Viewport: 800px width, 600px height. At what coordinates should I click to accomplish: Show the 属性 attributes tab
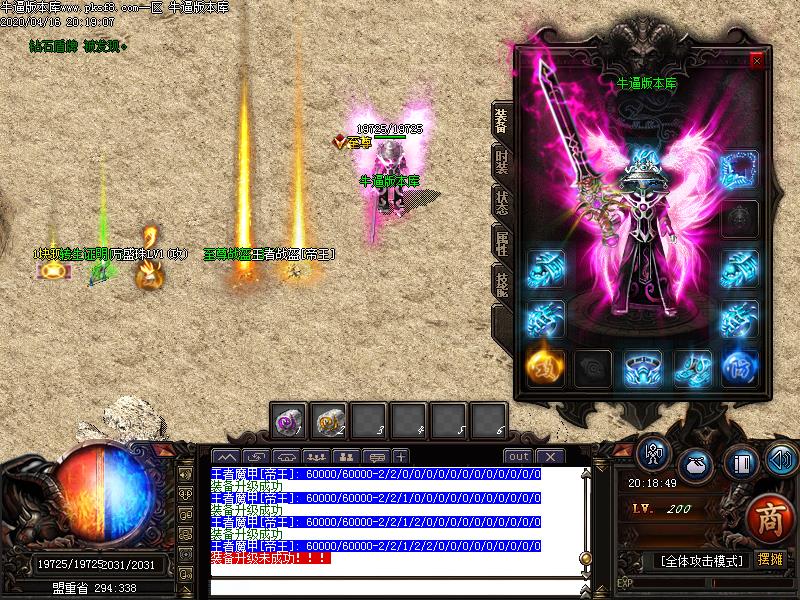pyautogui.click(x=502, y=241)
